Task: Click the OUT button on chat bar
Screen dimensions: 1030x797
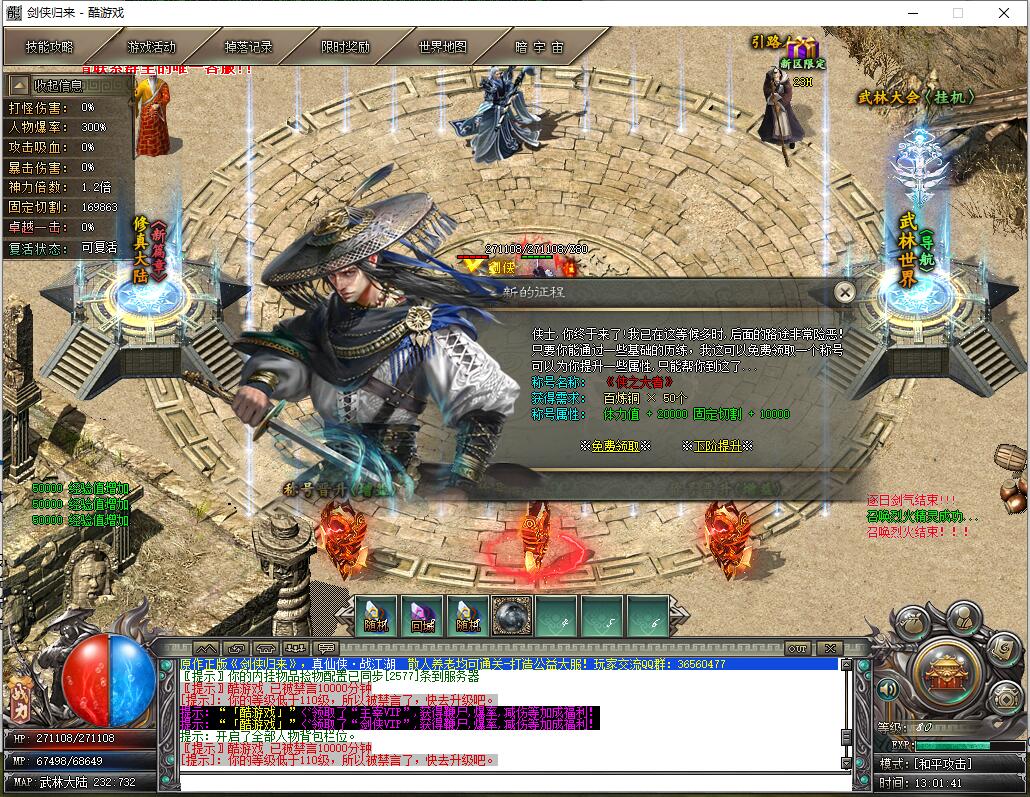Action: click(x=797, y=648)
